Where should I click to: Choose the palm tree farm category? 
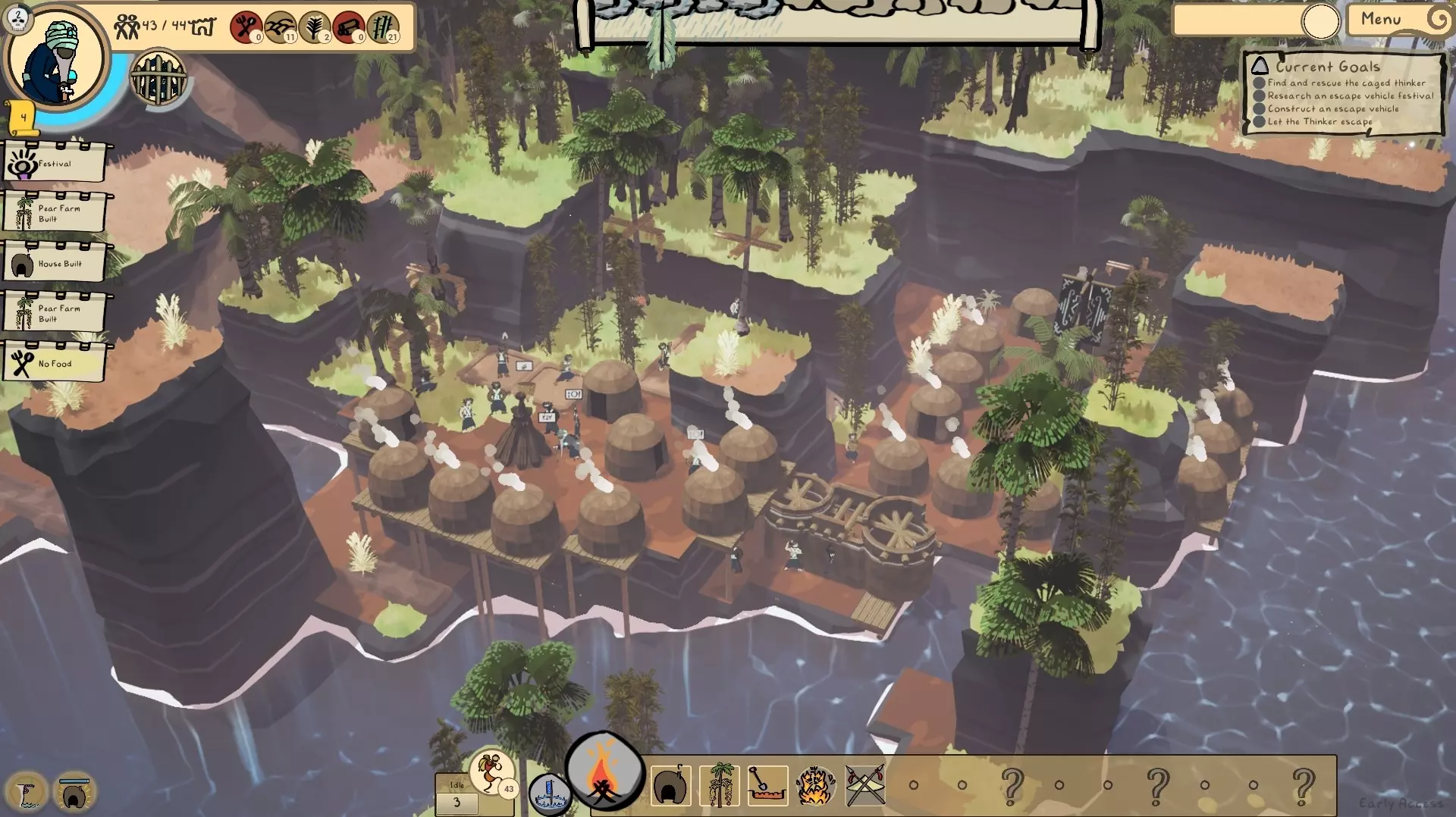point(719,786)
